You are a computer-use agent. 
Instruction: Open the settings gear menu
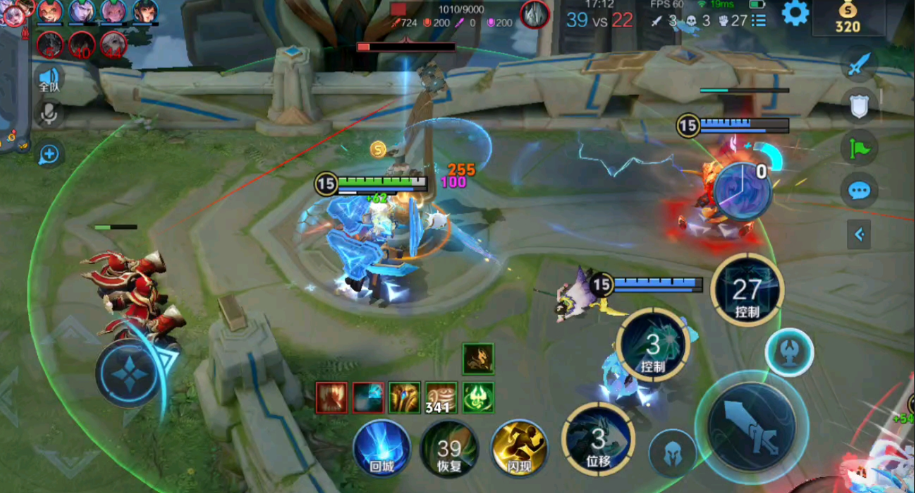[795, 13]
